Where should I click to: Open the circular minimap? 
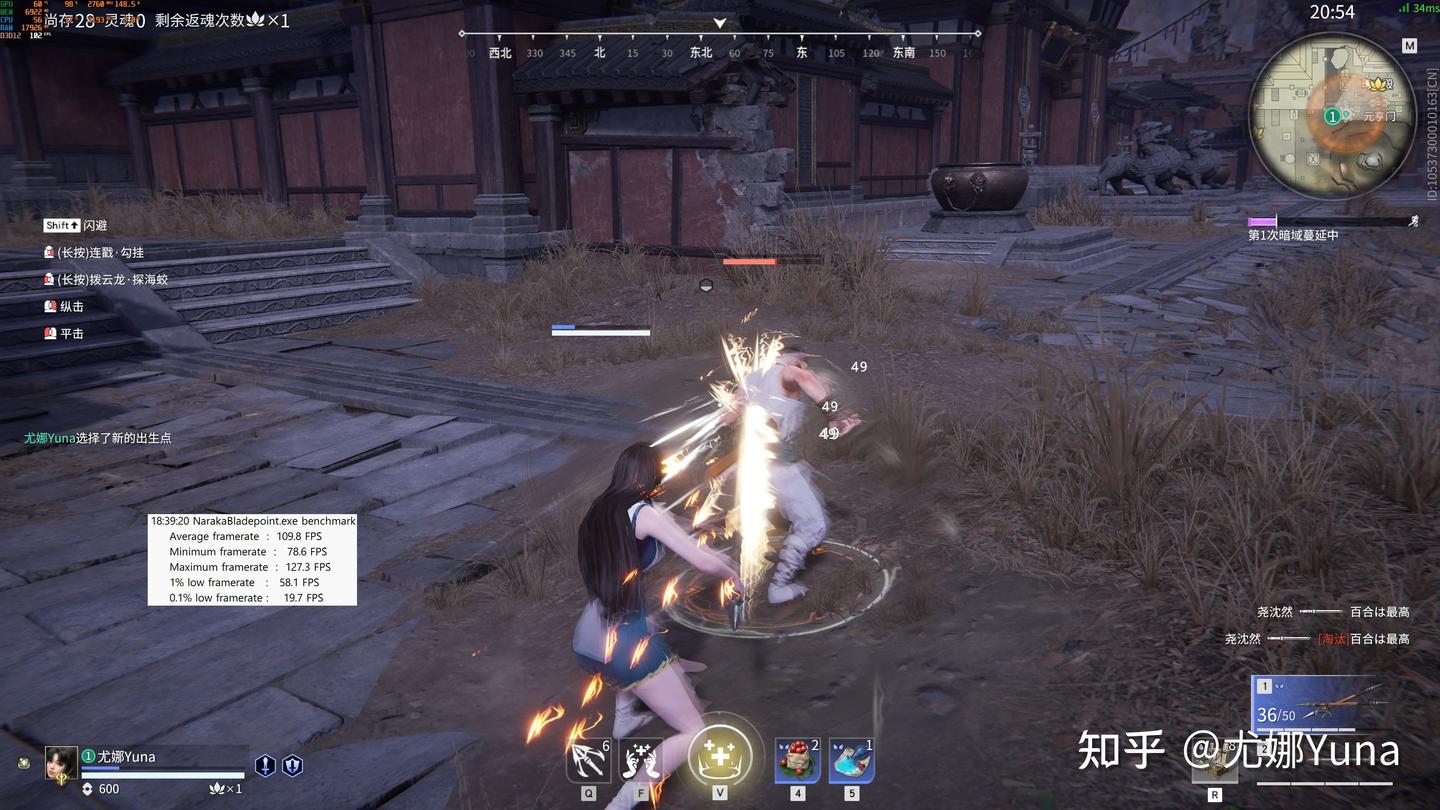(1332, 116)
